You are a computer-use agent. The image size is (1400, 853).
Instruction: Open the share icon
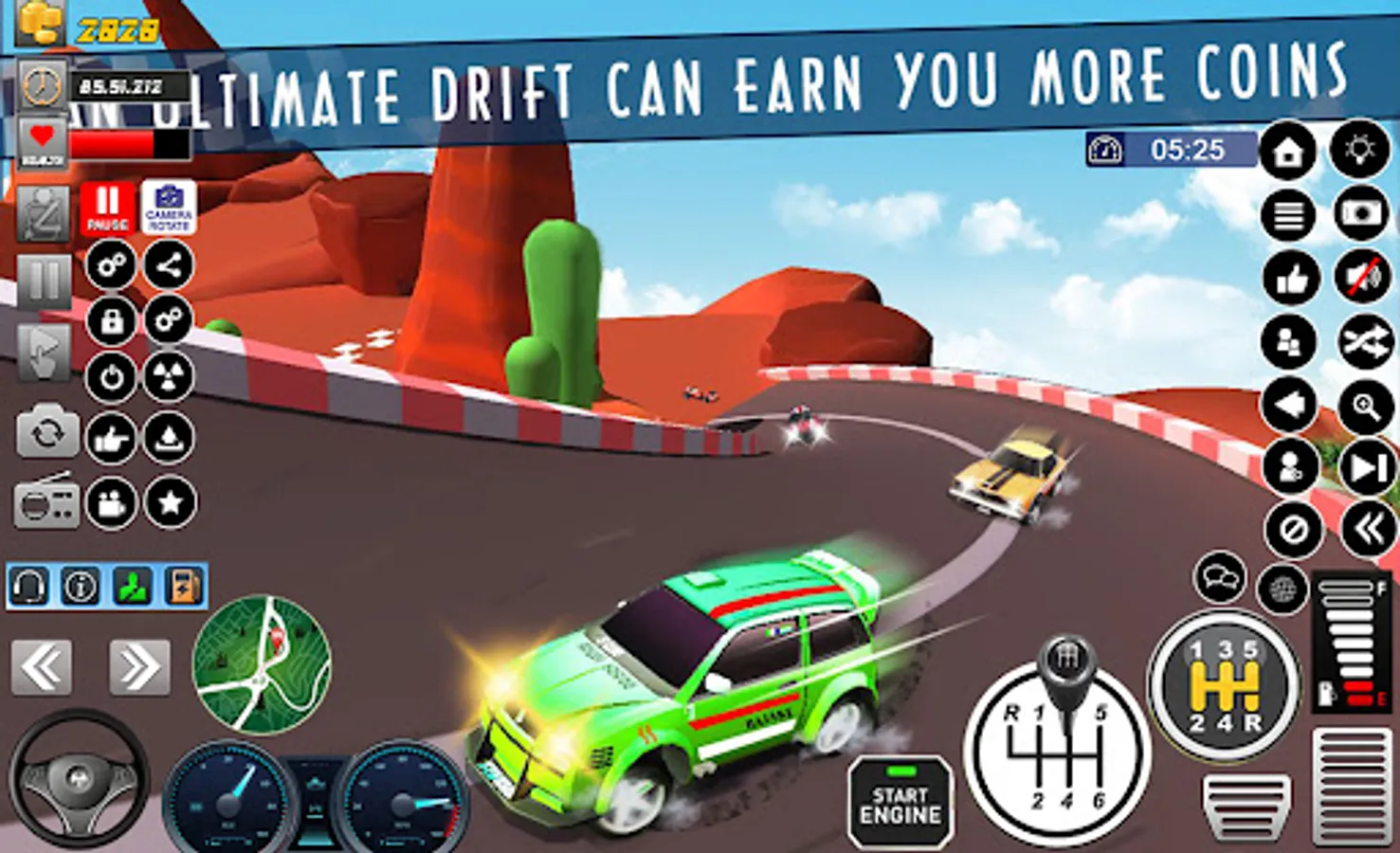click(x=169, y=265)
